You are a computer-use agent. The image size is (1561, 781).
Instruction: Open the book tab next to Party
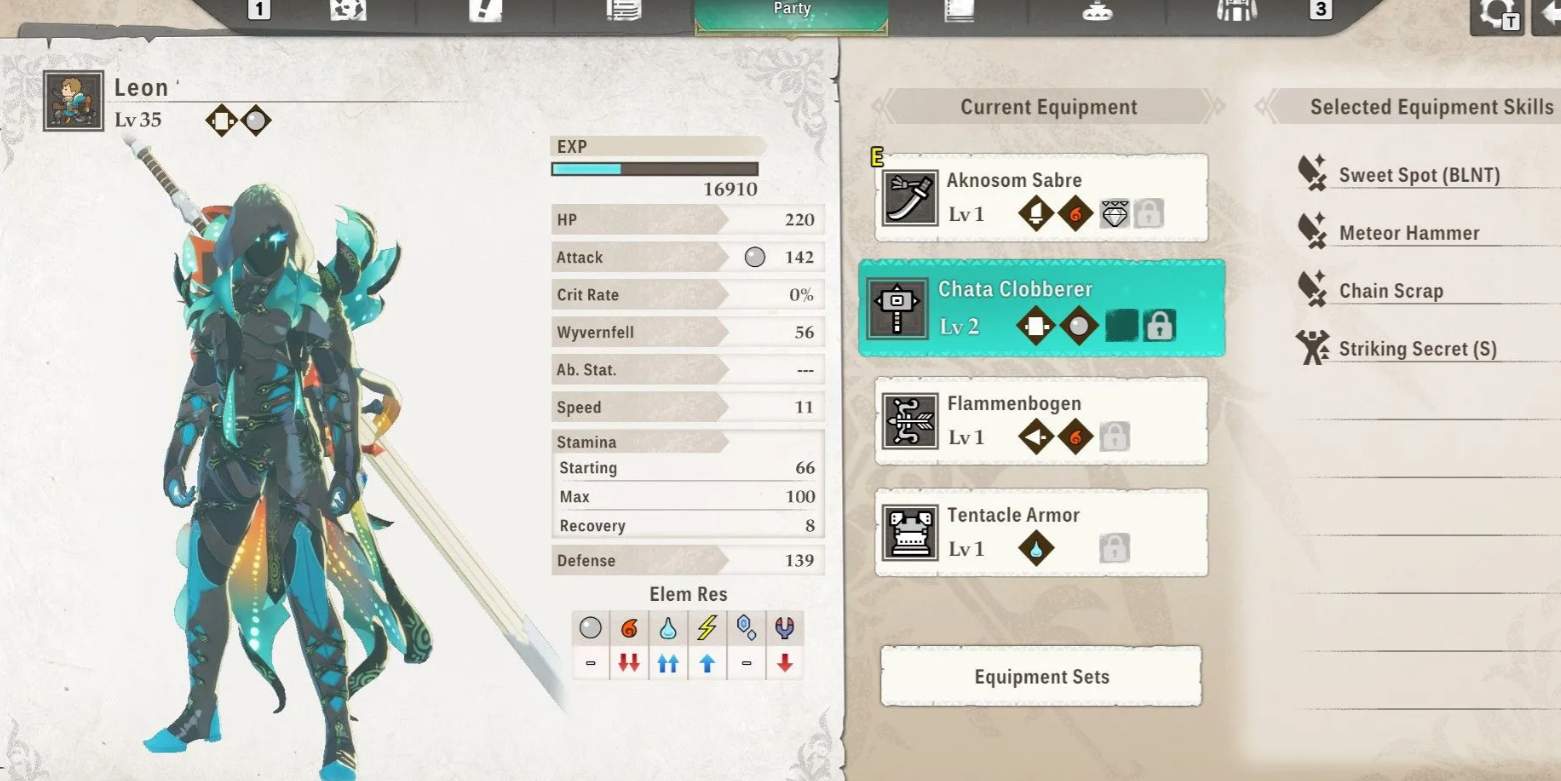point(959,10)
